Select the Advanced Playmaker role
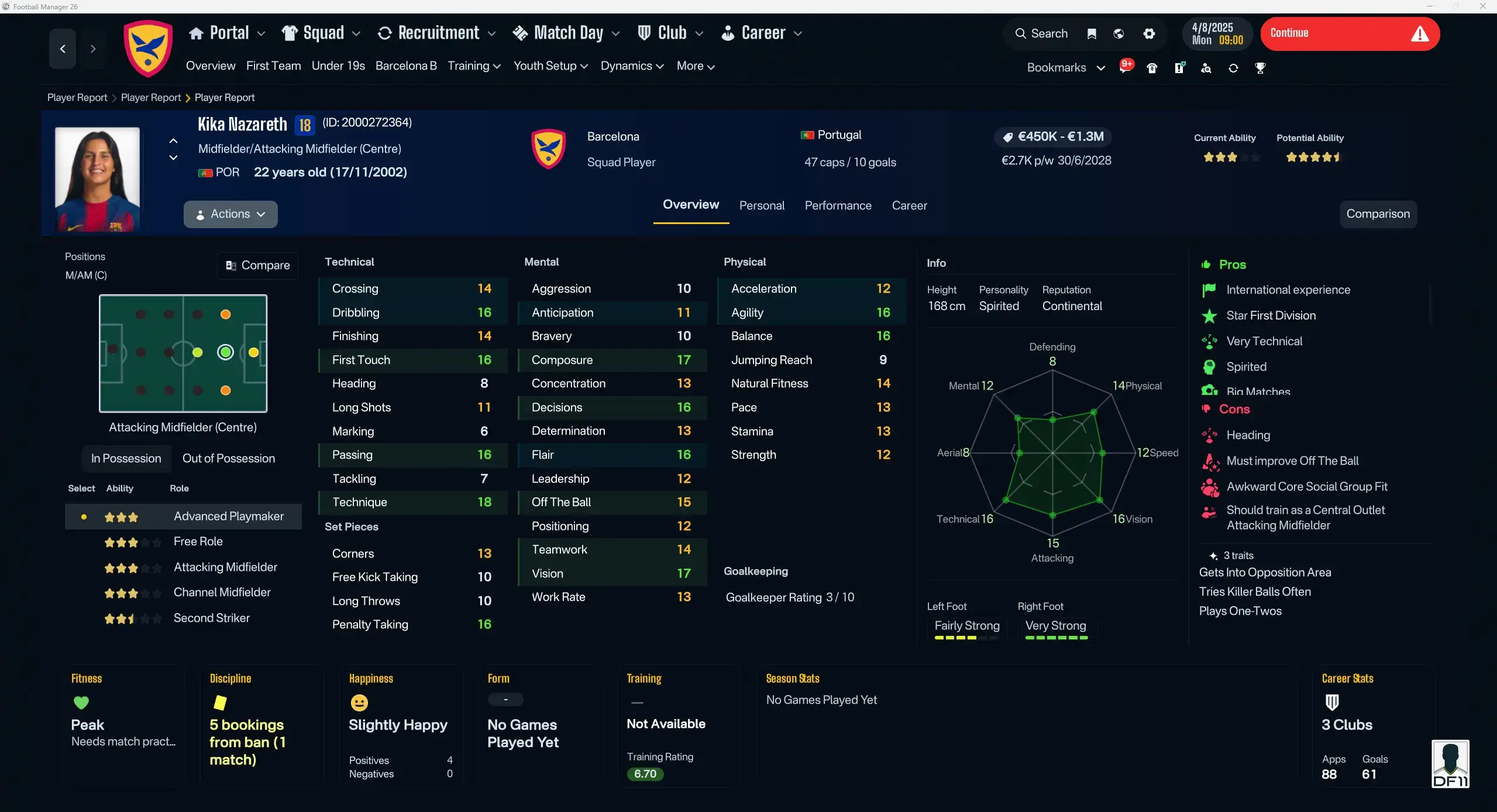The height and width of the screenshot is (812, 1497). point(229,516)
